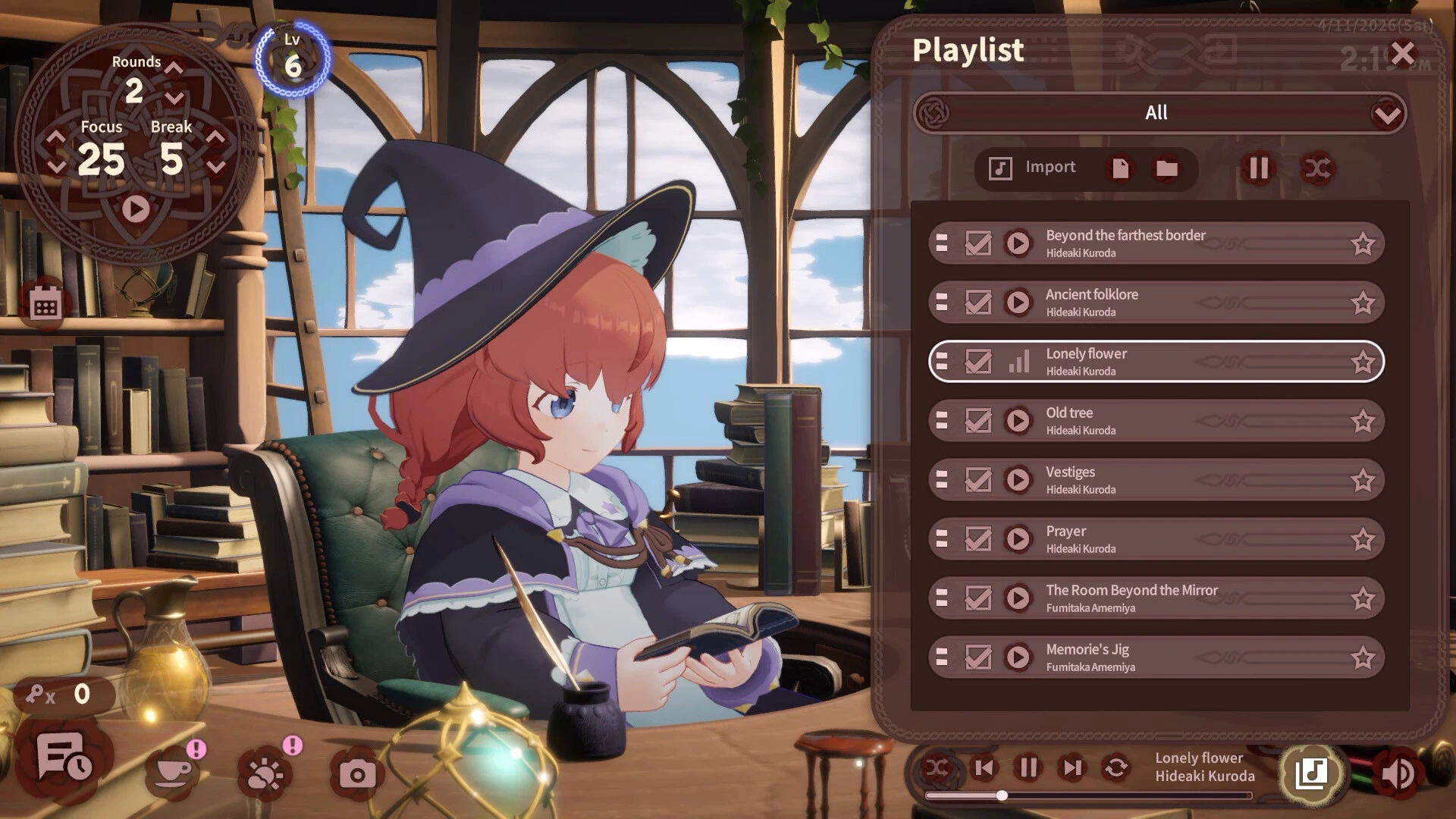The image size is (1456, 819).
Task: Play the track Ancient folklore
Action: point(1018,303)
